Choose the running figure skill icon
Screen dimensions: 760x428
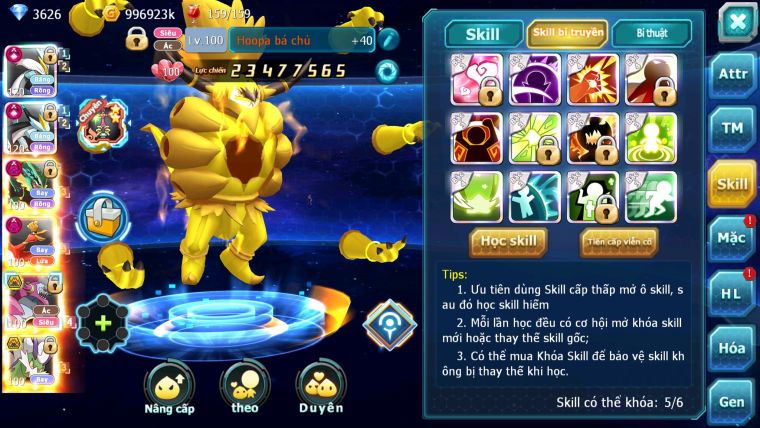651,197
